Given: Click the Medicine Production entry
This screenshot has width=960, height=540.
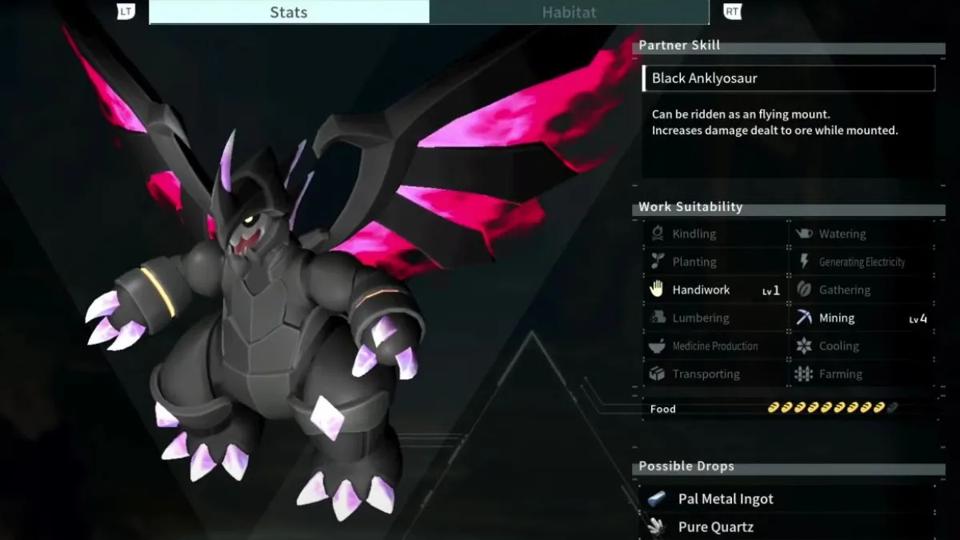Looking at the screenshot, I should 714,346.
